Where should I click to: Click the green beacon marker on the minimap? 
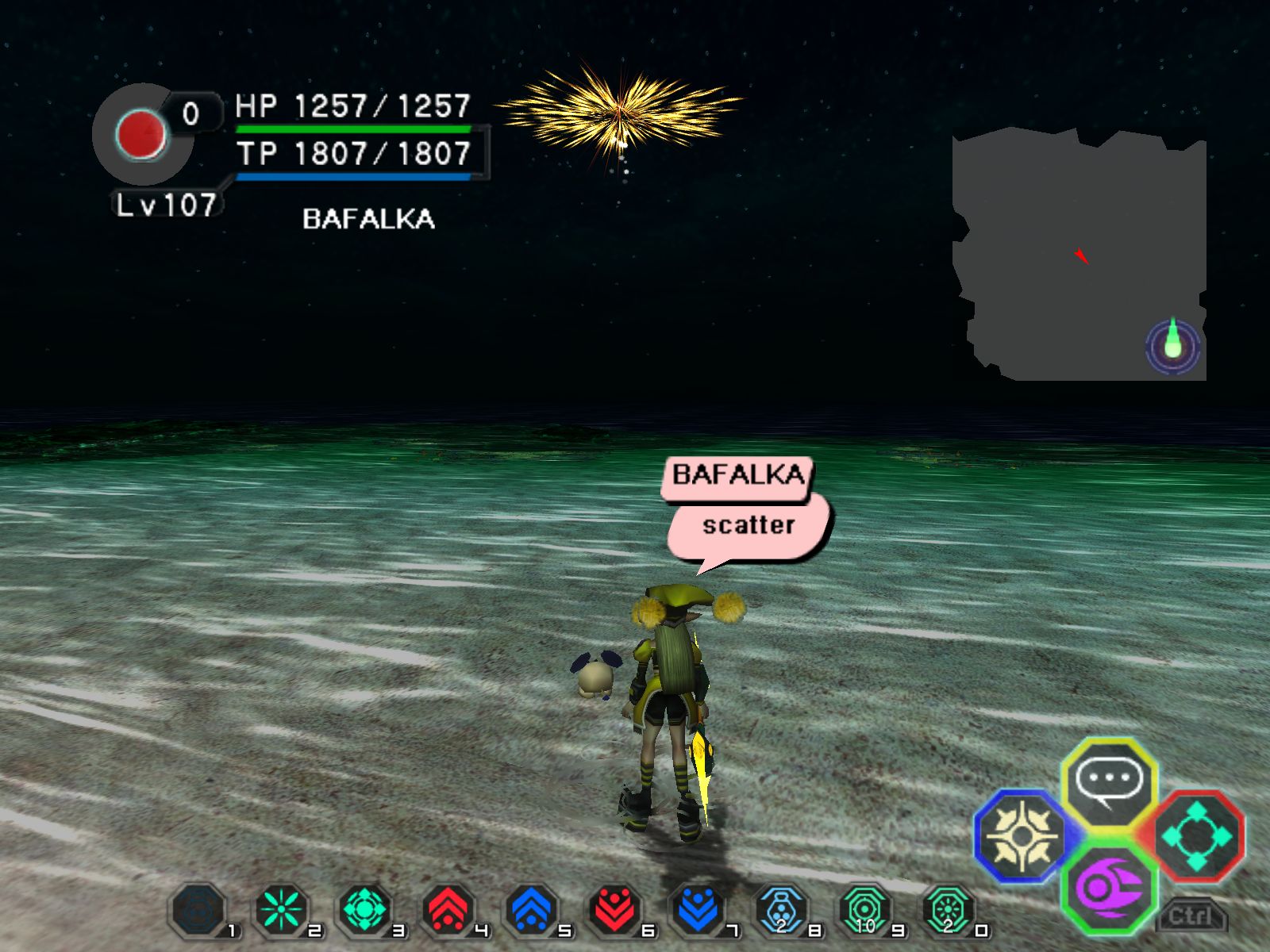[1173, 346]
